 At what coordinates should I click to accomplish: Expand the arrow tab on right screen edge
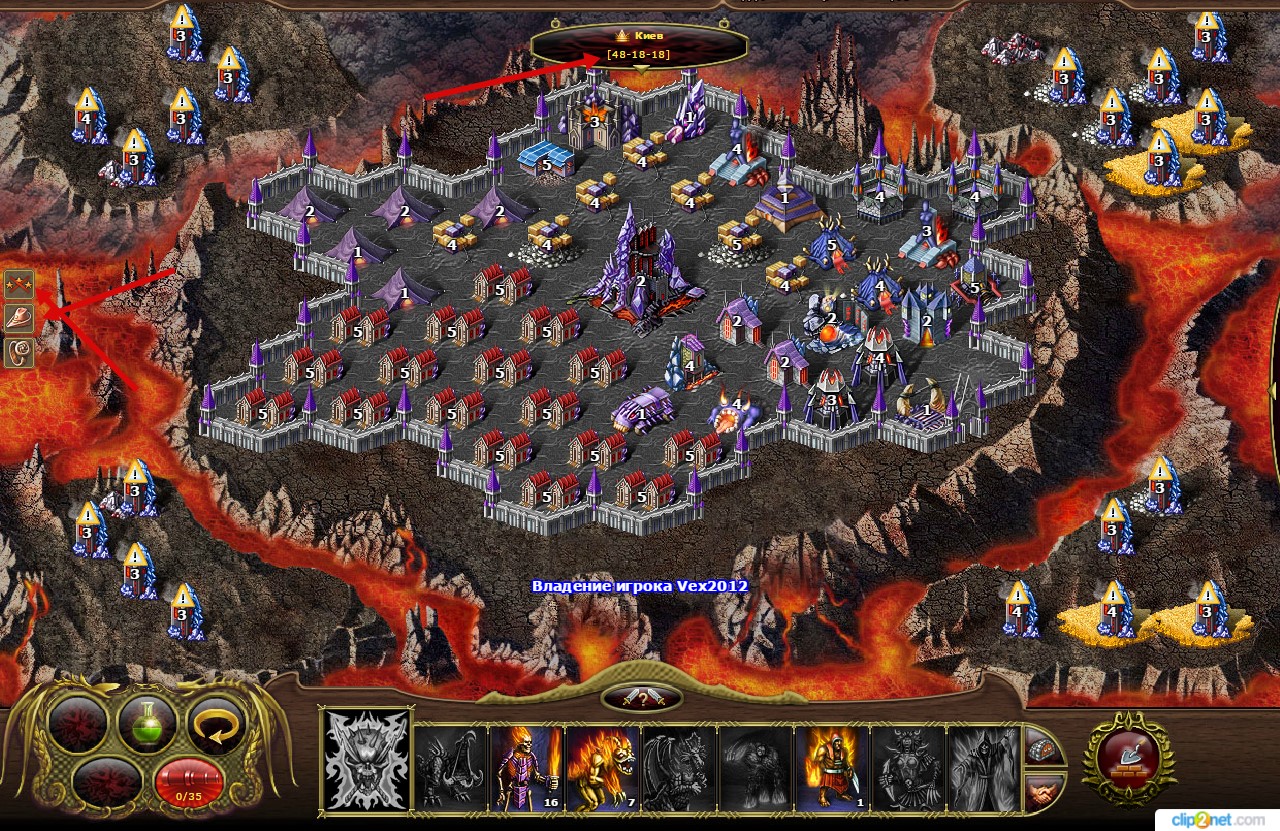[1274, 390]
